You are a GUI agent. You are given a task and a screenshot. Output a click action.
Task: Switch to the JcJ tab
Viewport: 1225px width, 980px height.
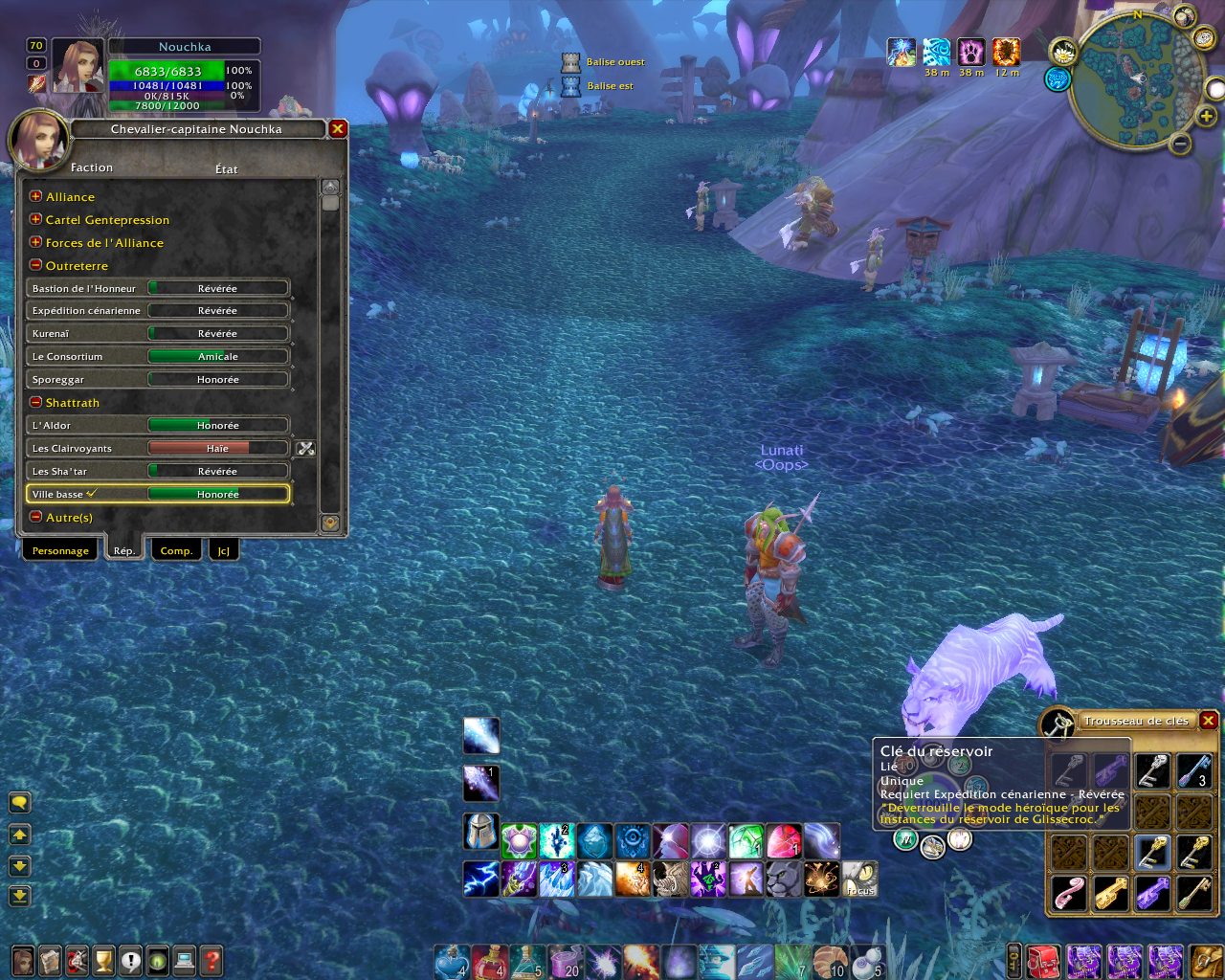tap(223, 550)
